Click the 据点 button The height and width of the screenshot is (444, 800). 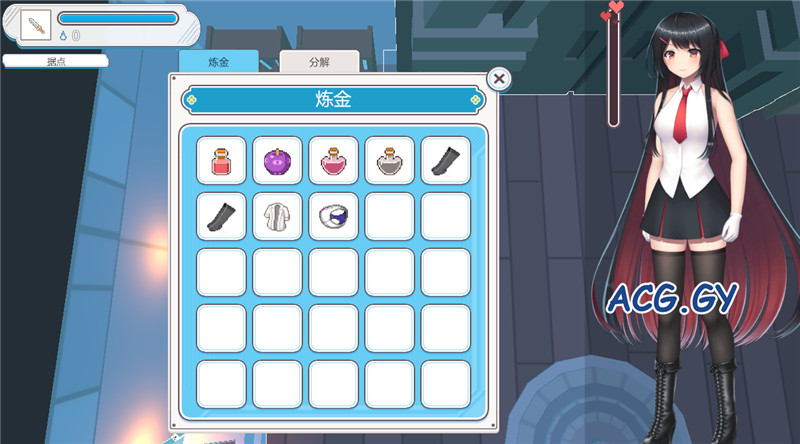pyautogui.click(x=56, y=61)
